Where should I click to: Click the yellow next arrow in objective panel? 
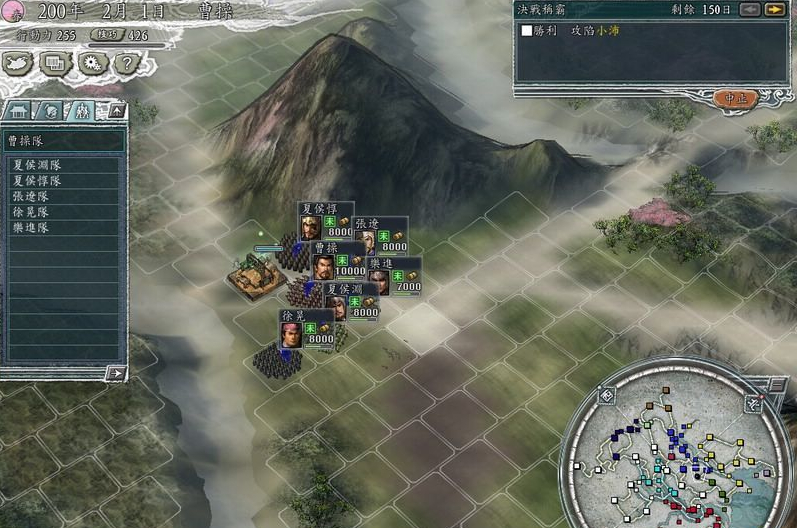(774, 10)
